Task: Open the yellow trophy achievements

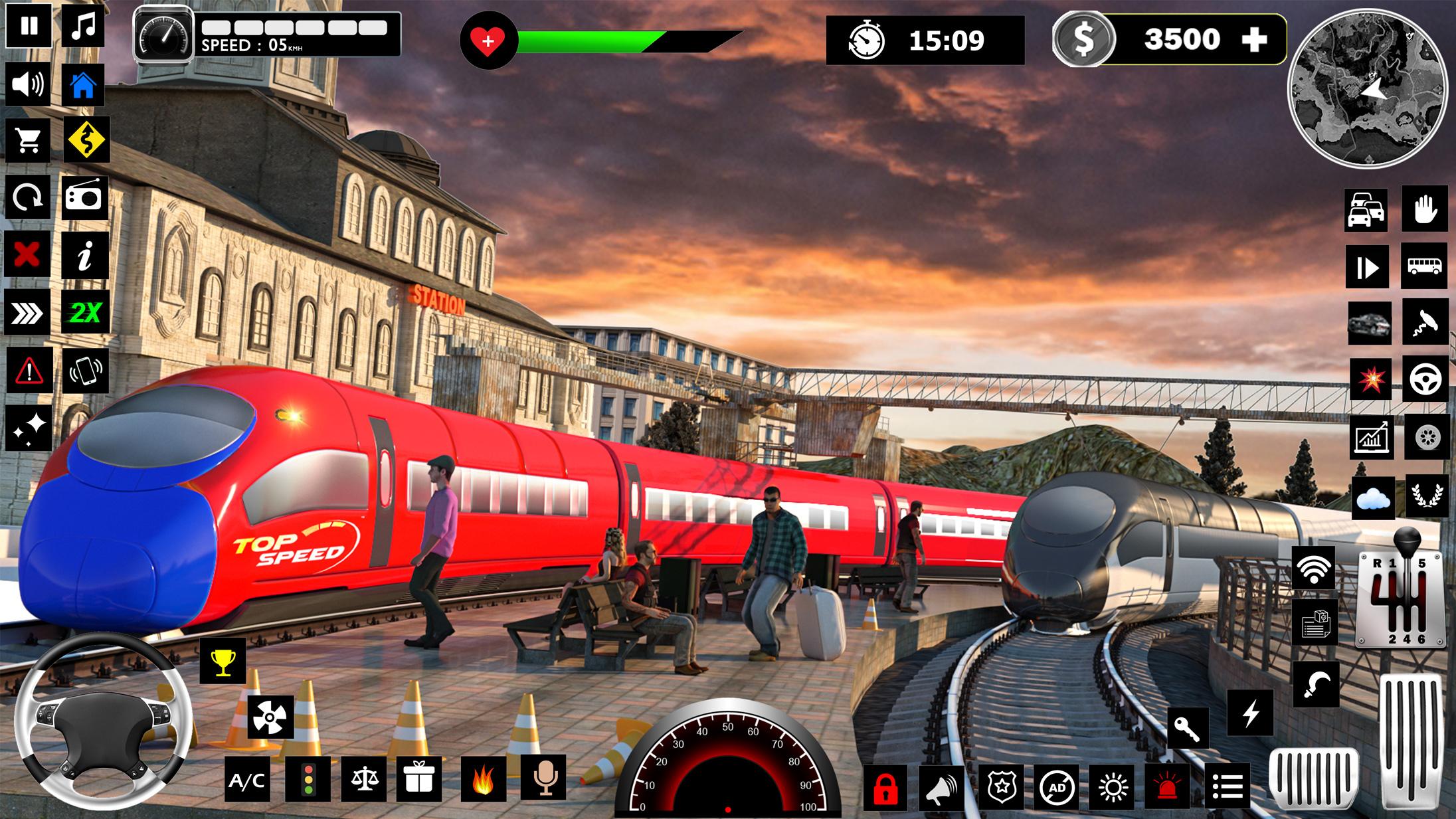Action: pos(223,661)
